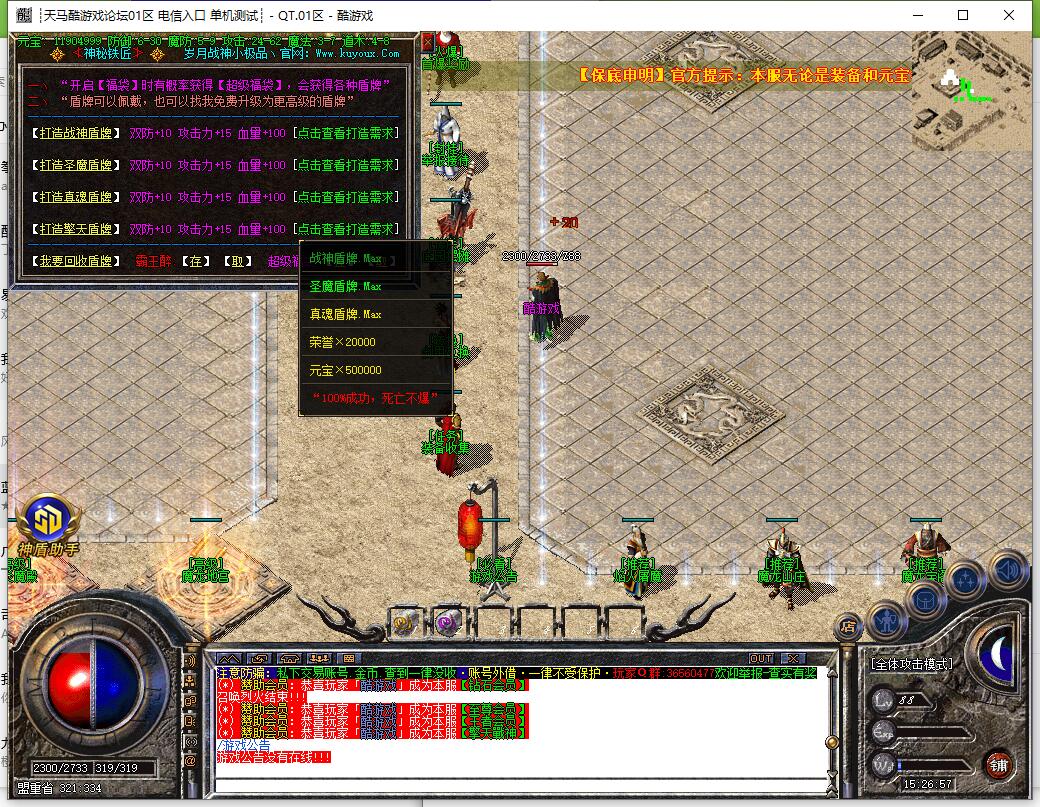Close the 神秘铁匠 NPC dialog
Viewport: 1040px width, 807px height.
click(x=428, y=43)
